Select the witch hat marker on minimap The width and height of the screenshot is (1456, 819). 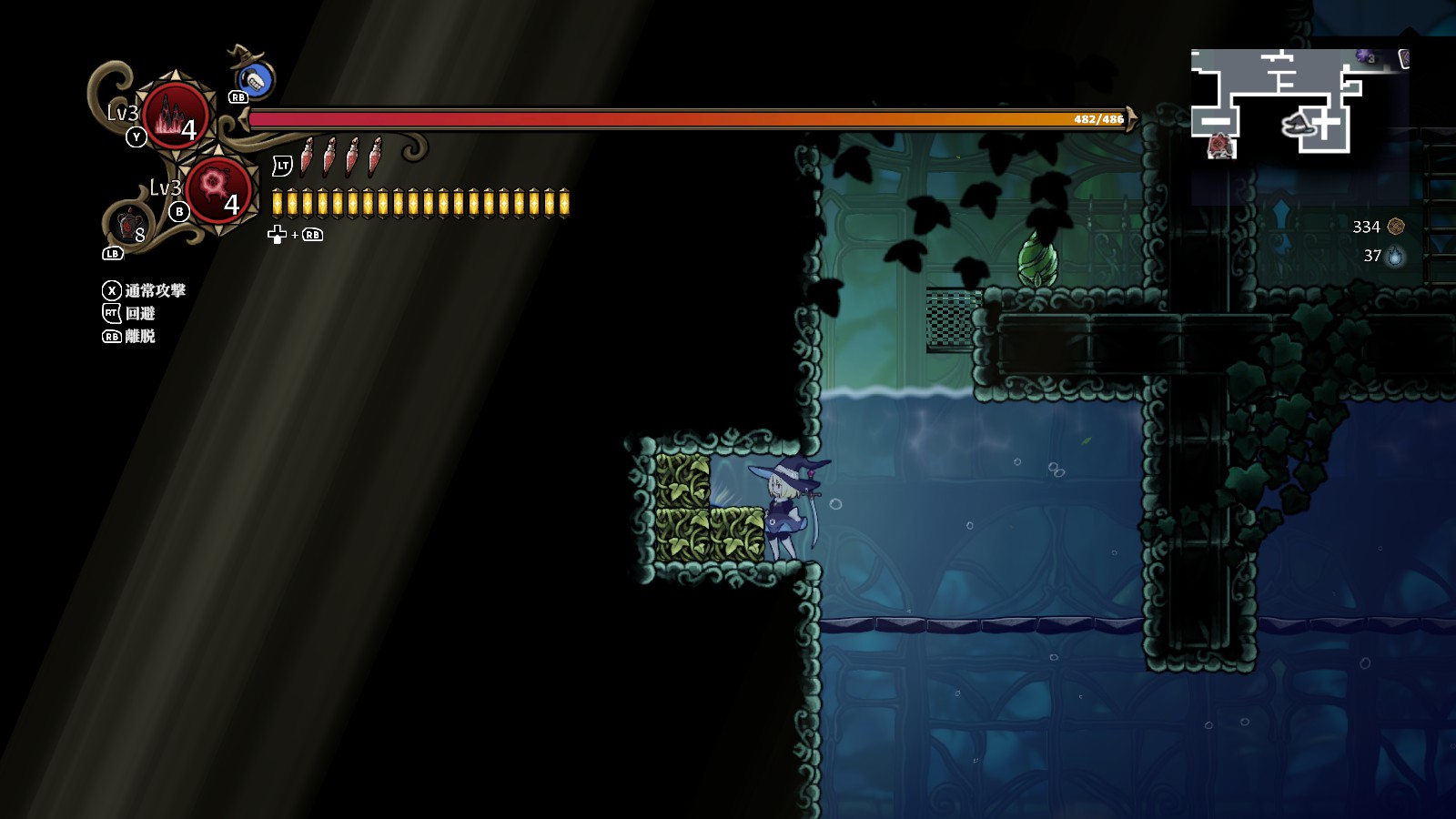point(1301,124)
